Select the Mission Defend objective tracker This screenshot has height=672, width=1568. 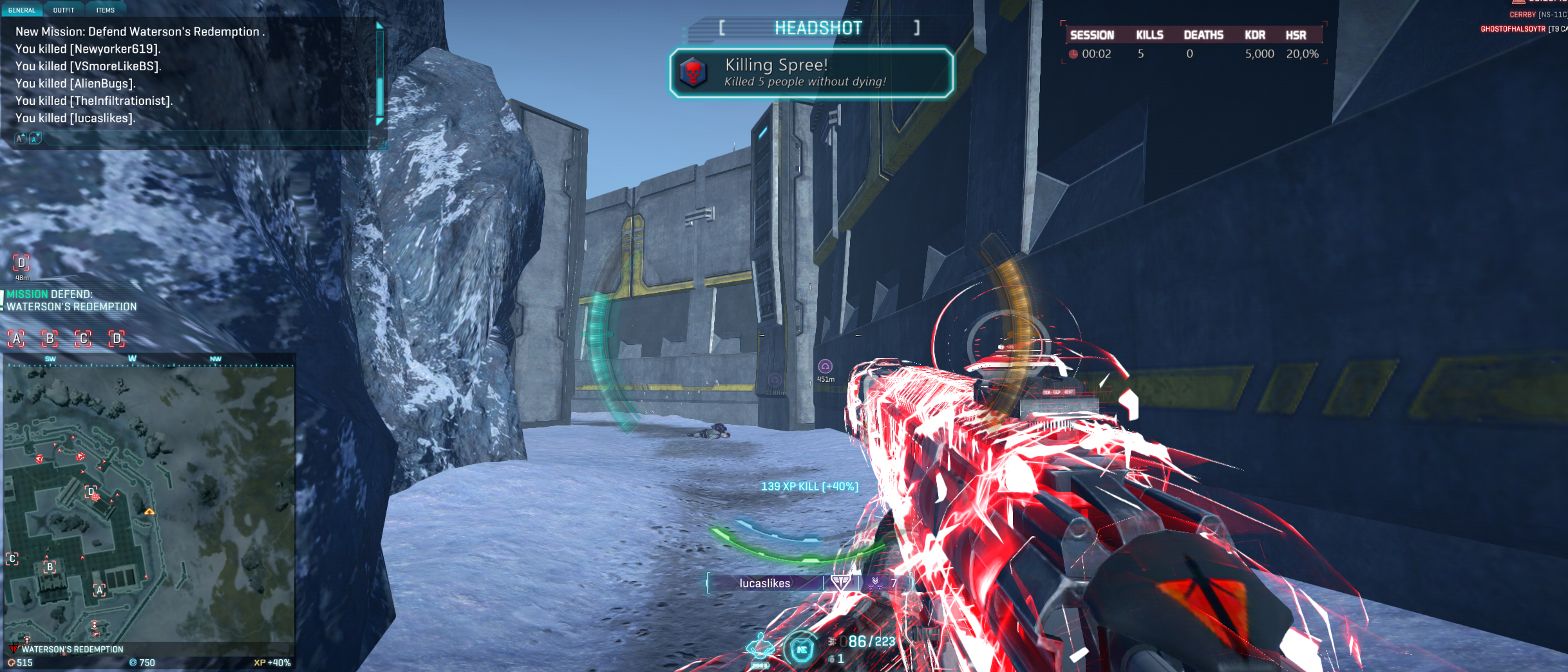71,301
